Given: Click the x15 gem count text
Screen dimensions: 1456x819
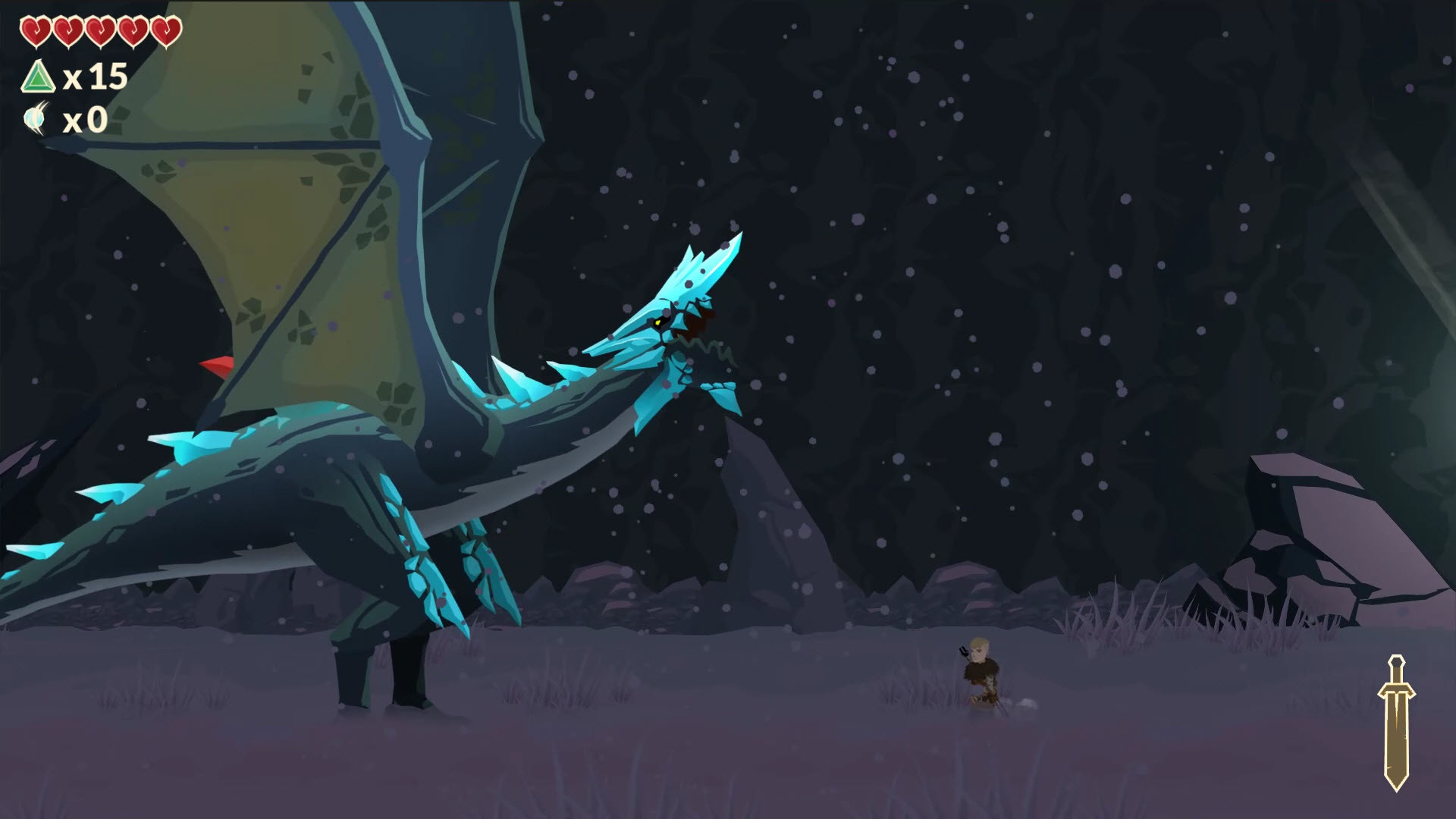Looking at the screenshot, I should [x=96, y=76].
